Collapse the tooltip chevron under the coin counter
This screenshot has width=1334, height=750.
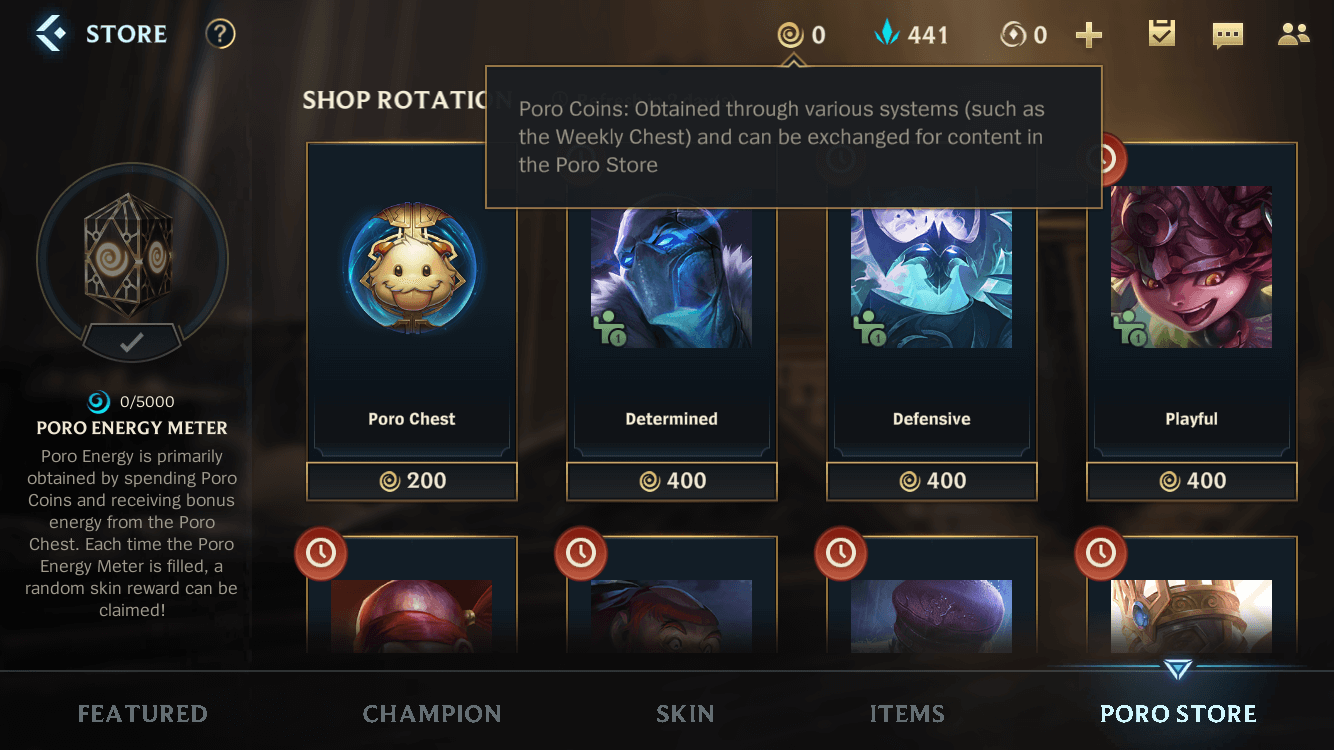coord(793,57)
